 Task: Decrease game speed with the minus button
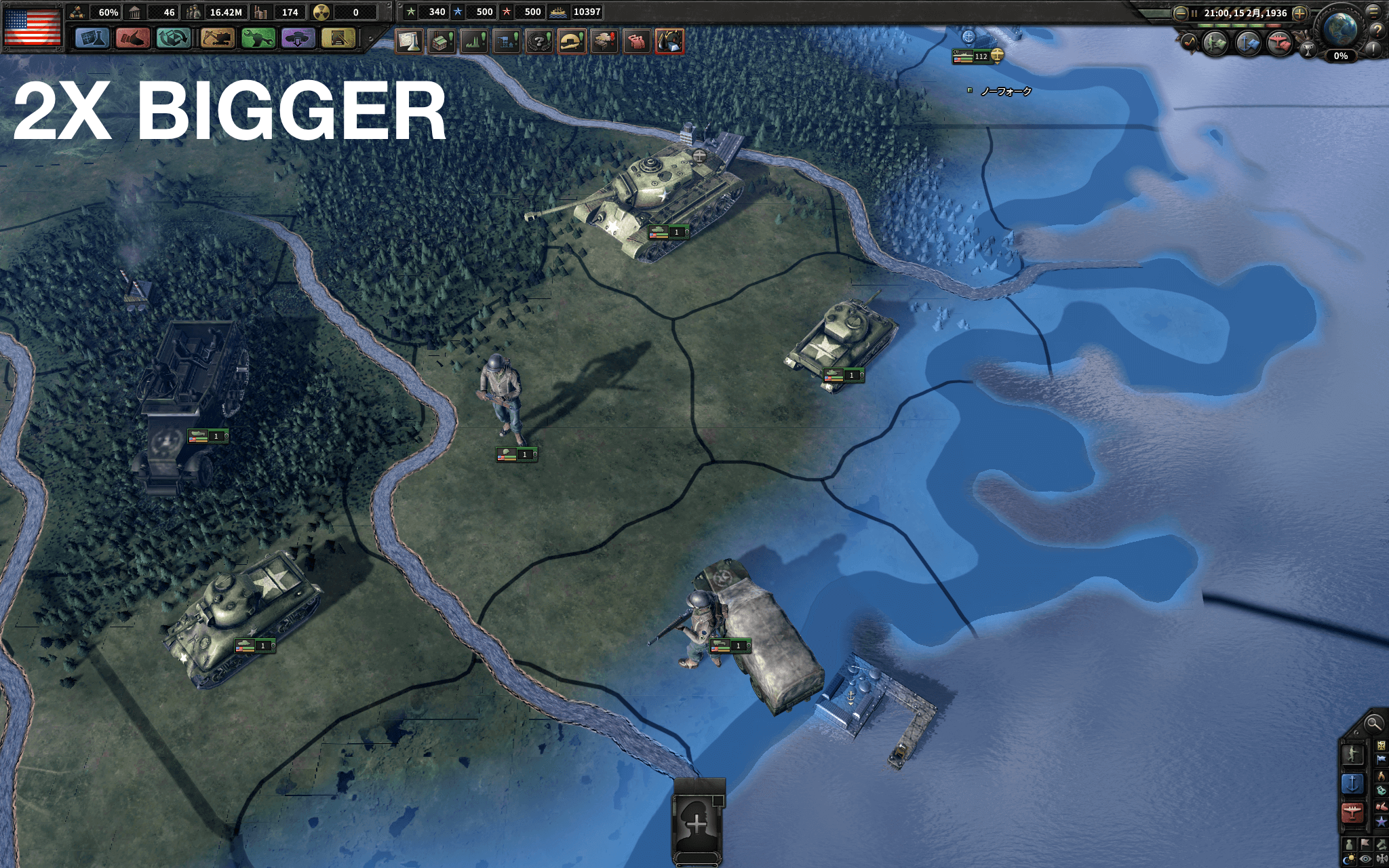point(1181,13)
